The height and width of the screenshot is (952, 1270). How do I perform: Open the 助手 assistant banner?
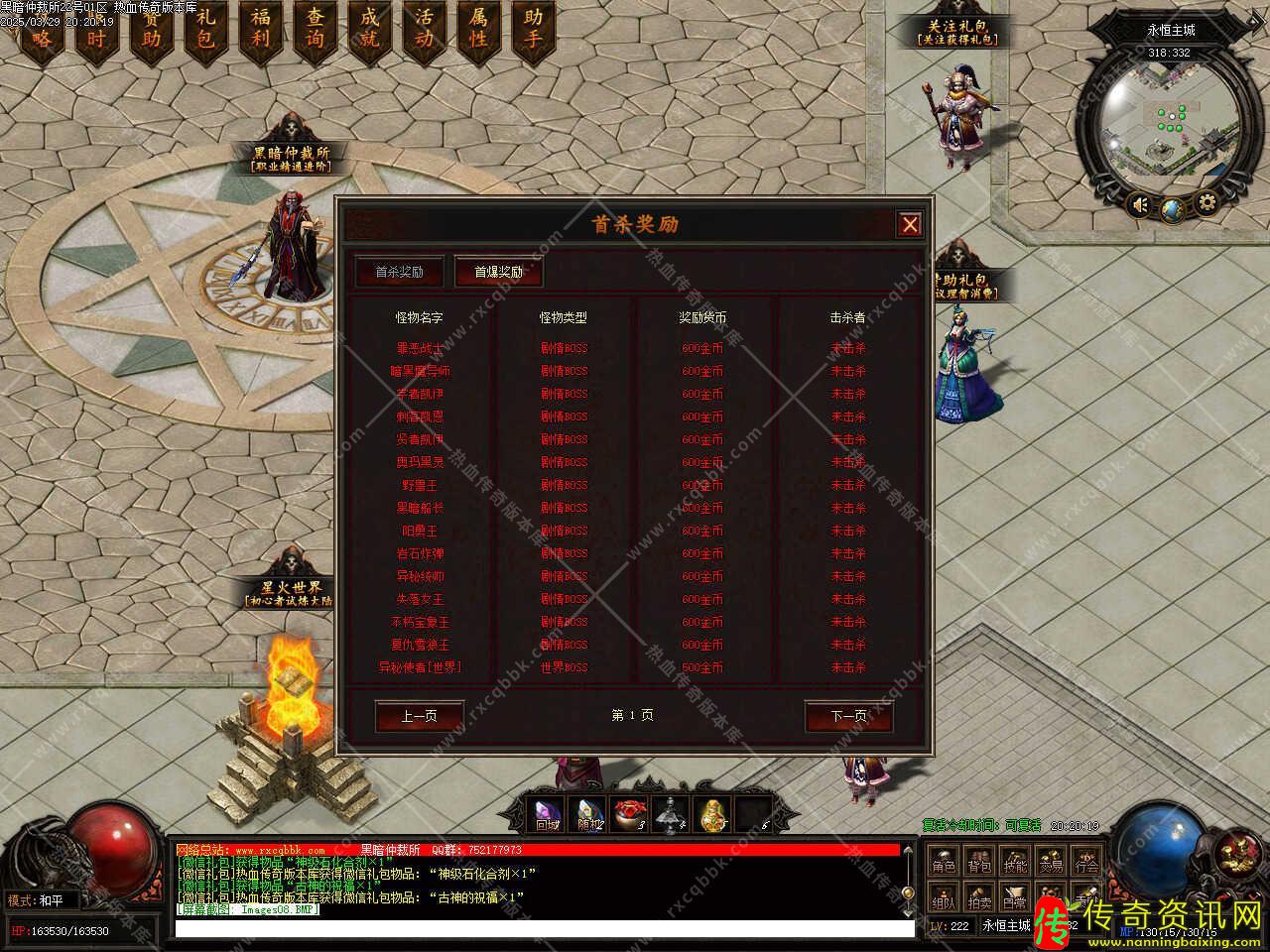[533, 30]
